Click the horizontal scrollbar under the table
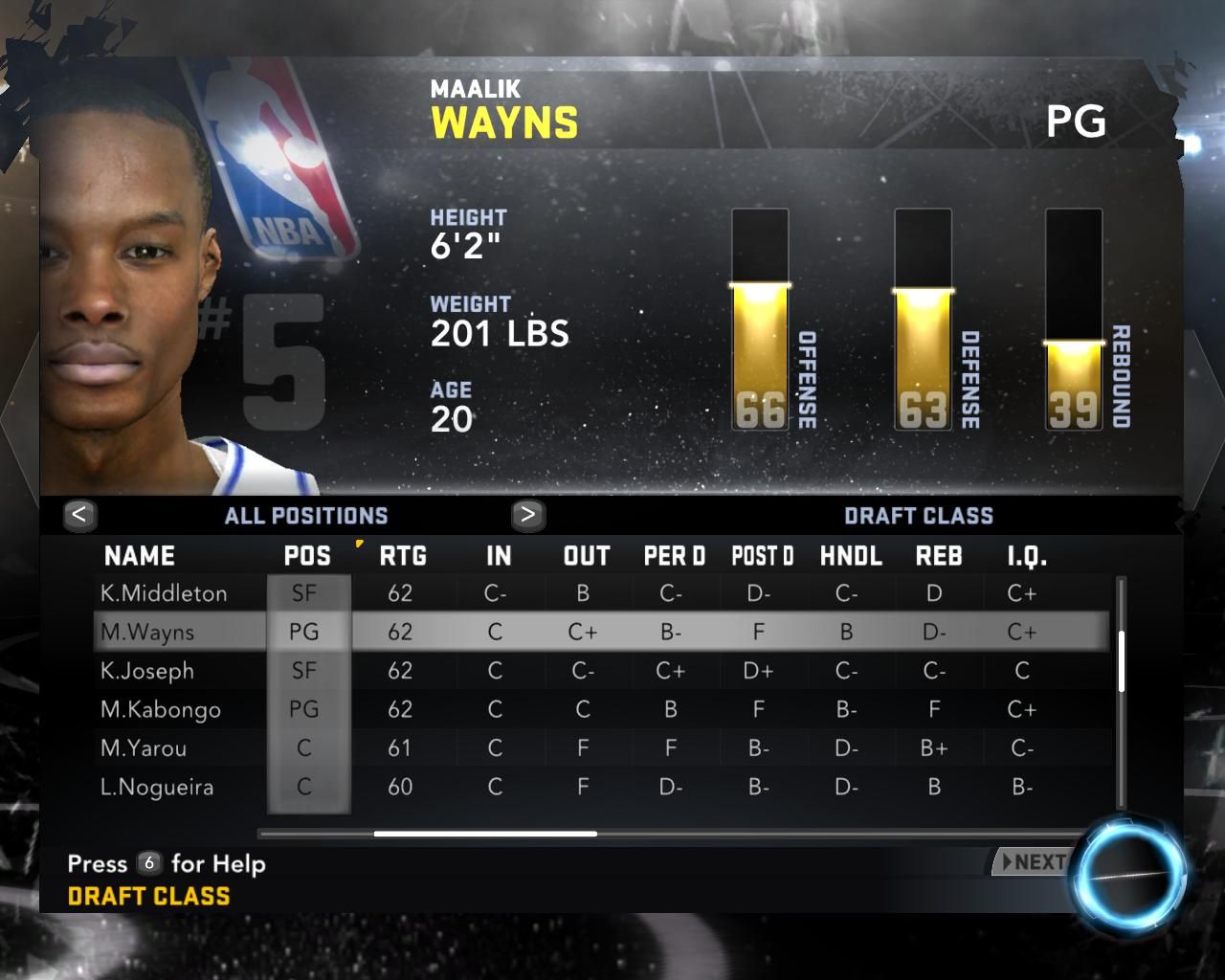Viewport: 1225px width, 980px height. 485,834
